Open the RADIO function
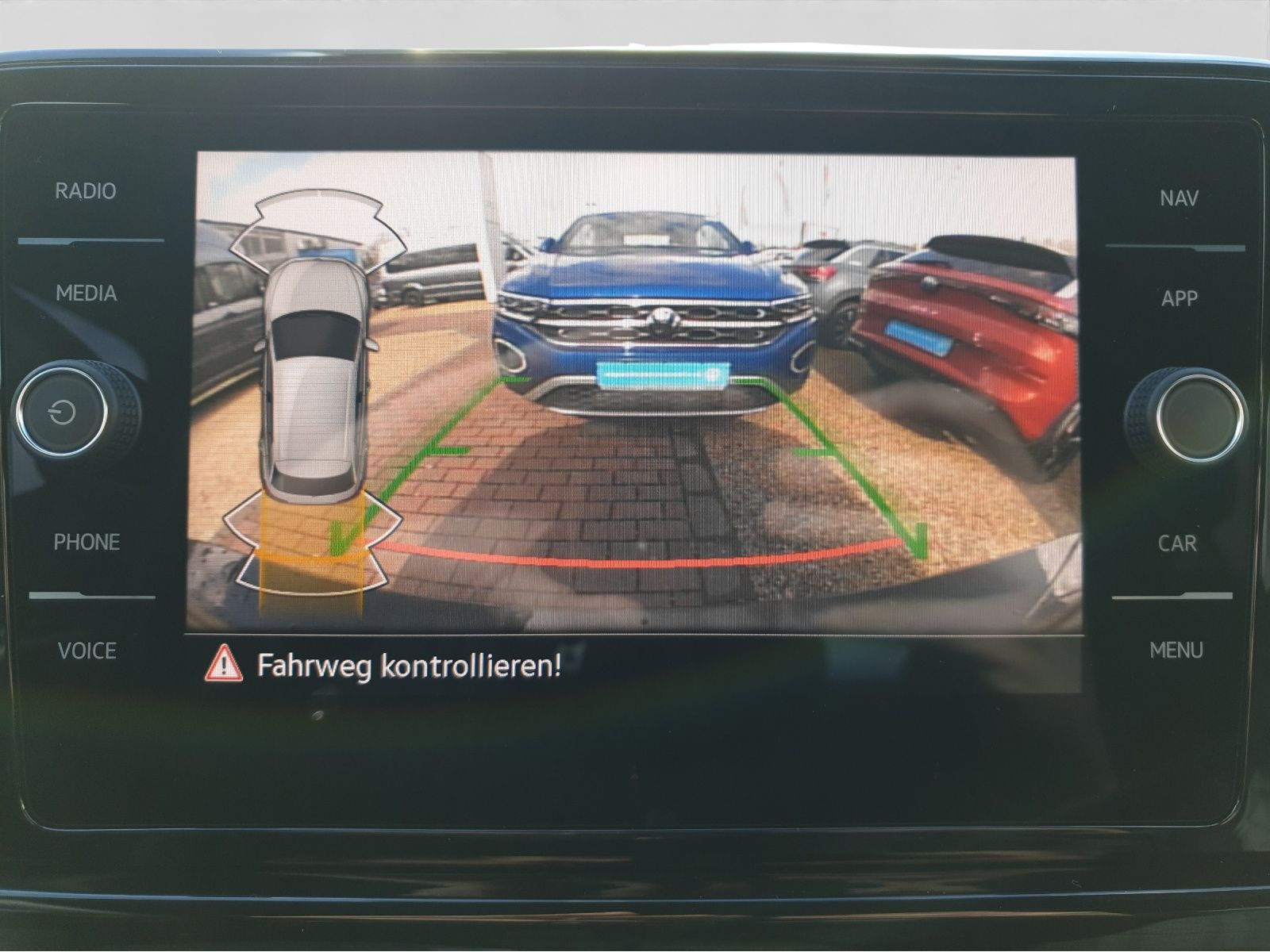The height and width of the screenshot is (952, 1270). tap(85, 191)
